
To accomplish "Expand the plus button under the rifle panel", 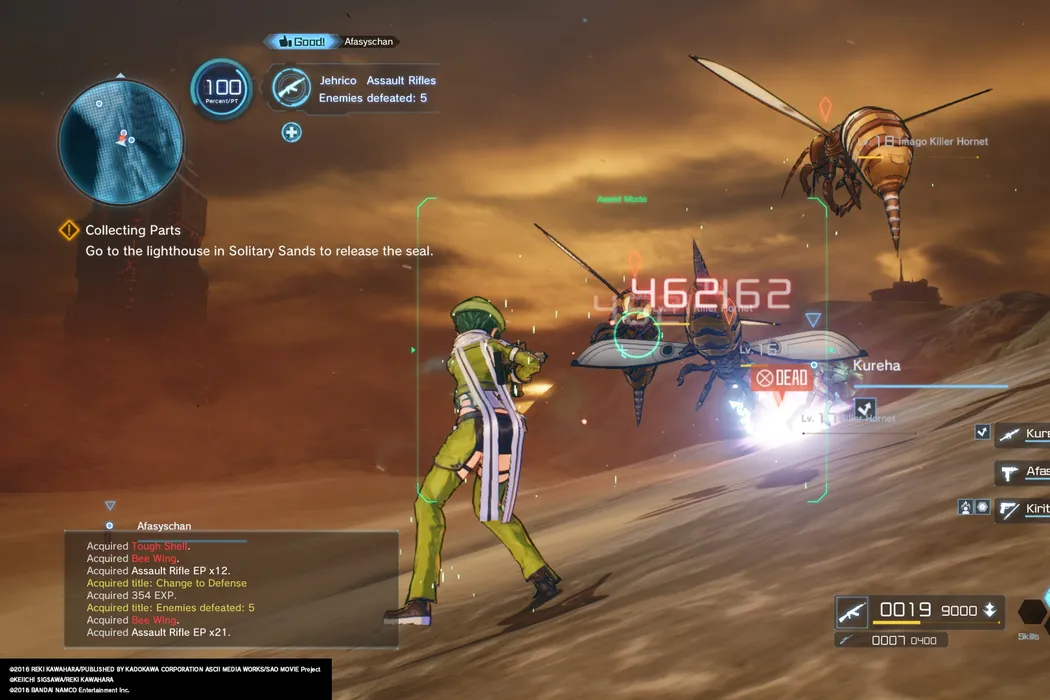I will click(291, 132).
